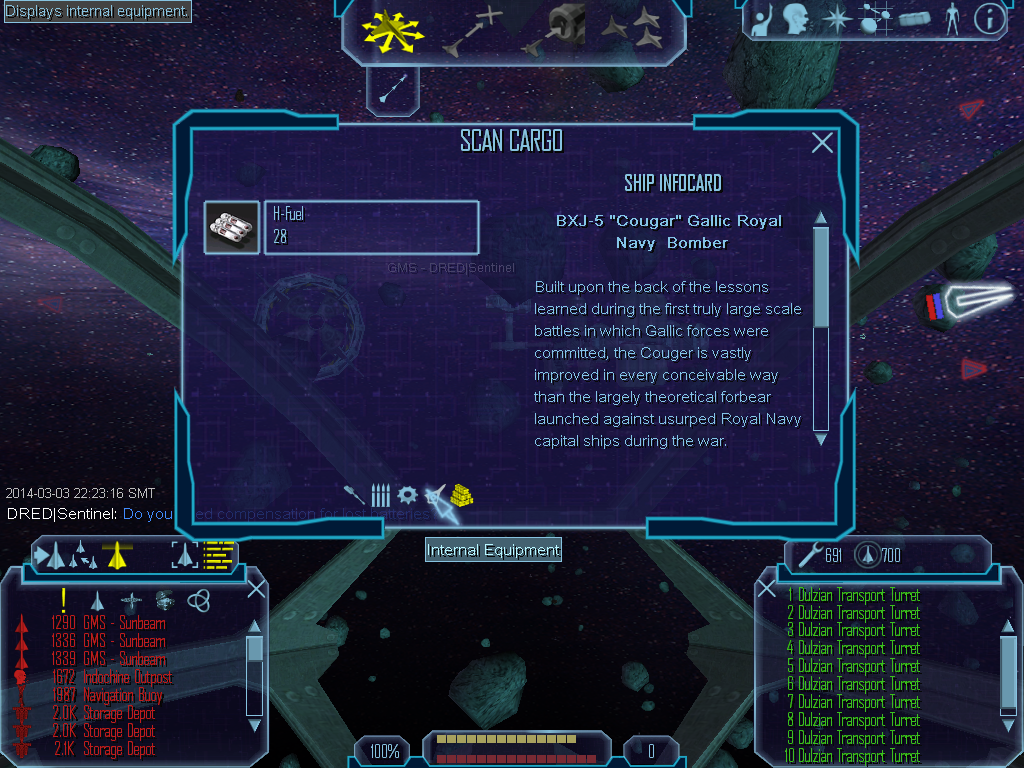Open the information 'i' button
Viewport: 1024px width, 768px height.
tap(989, 18)
